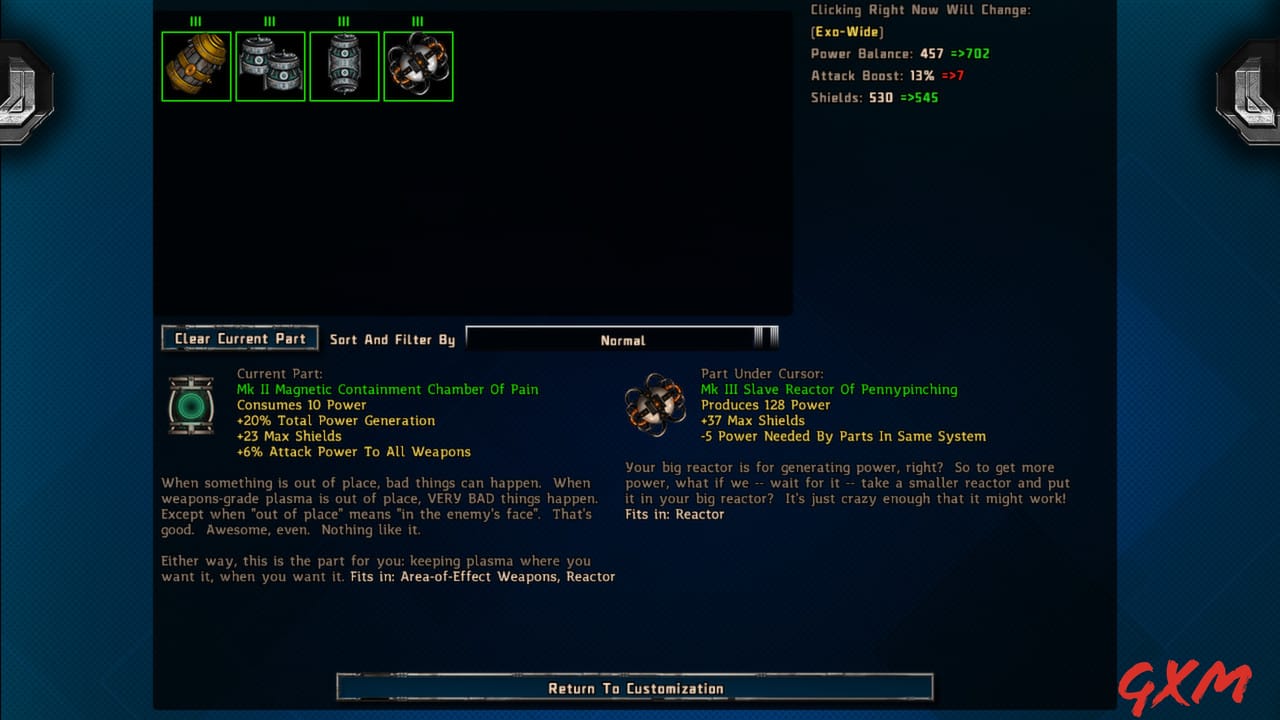
Task: Pick the spherical Slave Reactor part icon
Action: pyautogui.click(x=418, y=66)
